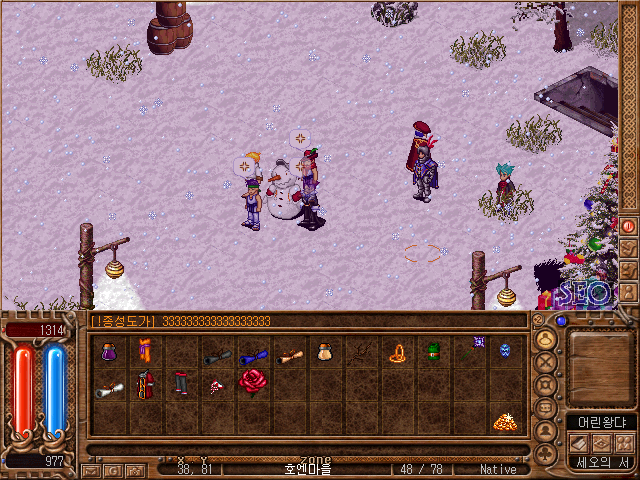This screenshot has width=640, height=480.
Task: Click the orange ring item
Action: [x=397, y=353]
